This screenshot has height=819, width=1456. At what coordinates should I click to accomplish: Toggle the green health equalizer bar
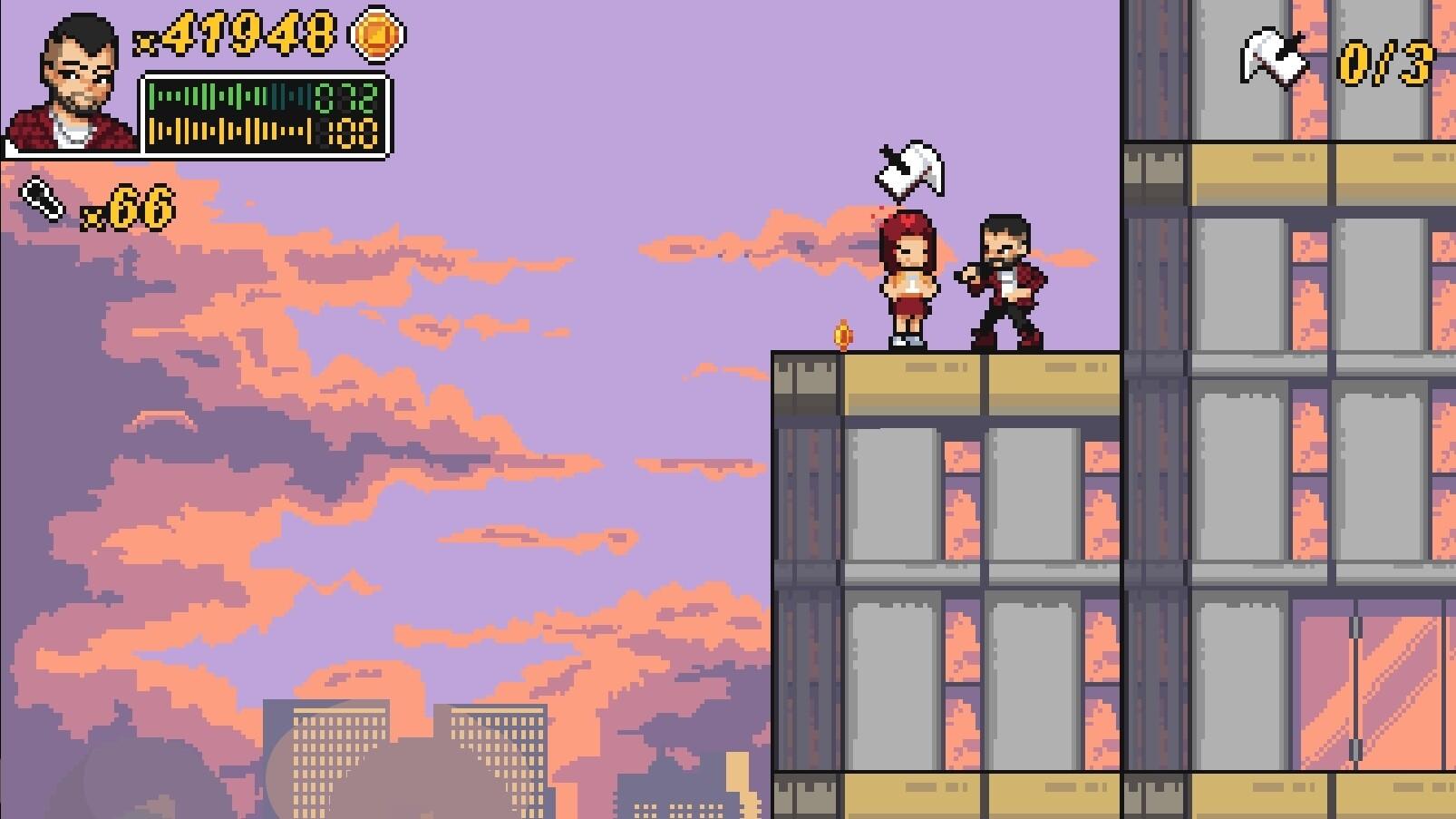tap(227, 95)
